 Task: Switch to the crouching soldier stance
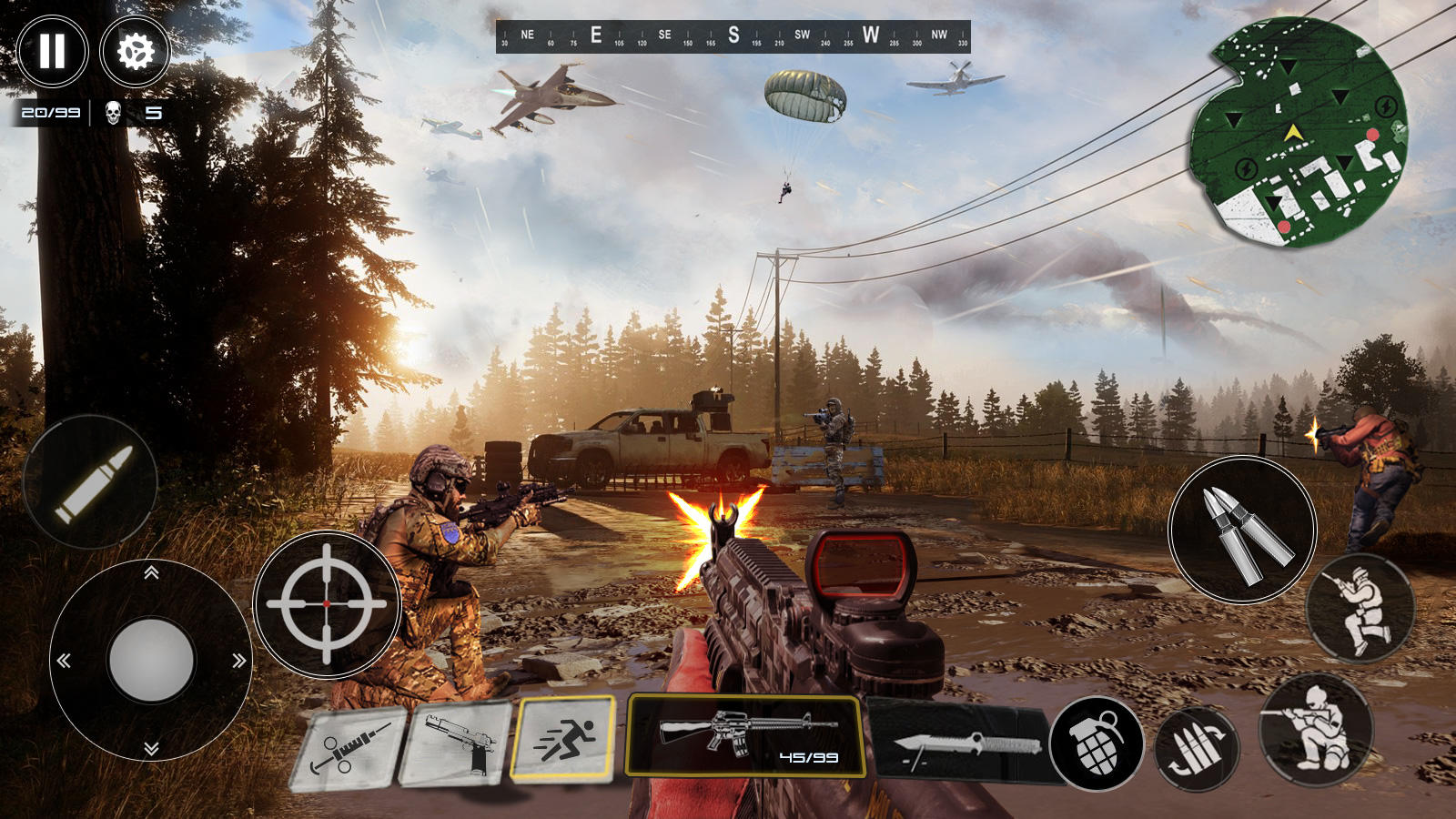tap(1360, 607)
